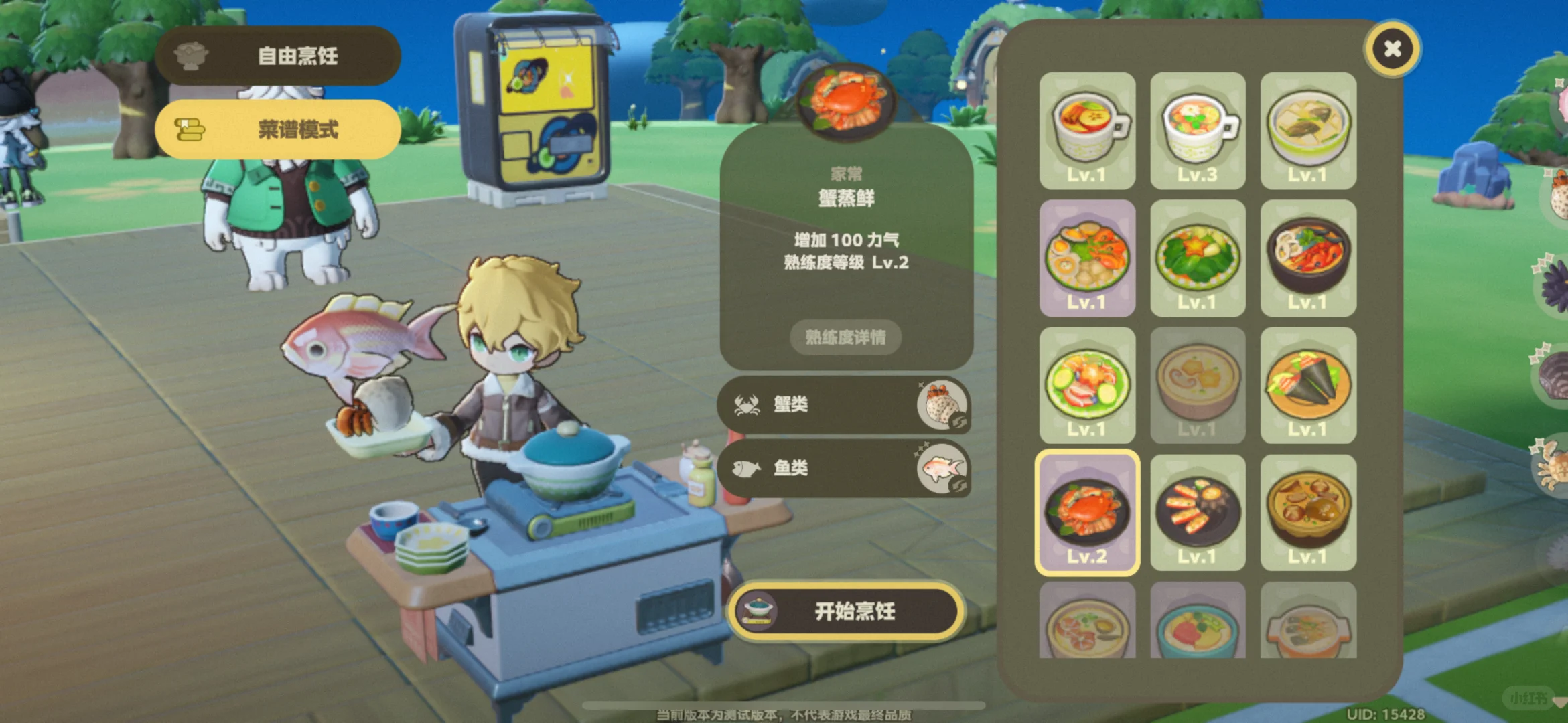Expand the 熟练度详情 proficiency details

[x=845, y=338]
